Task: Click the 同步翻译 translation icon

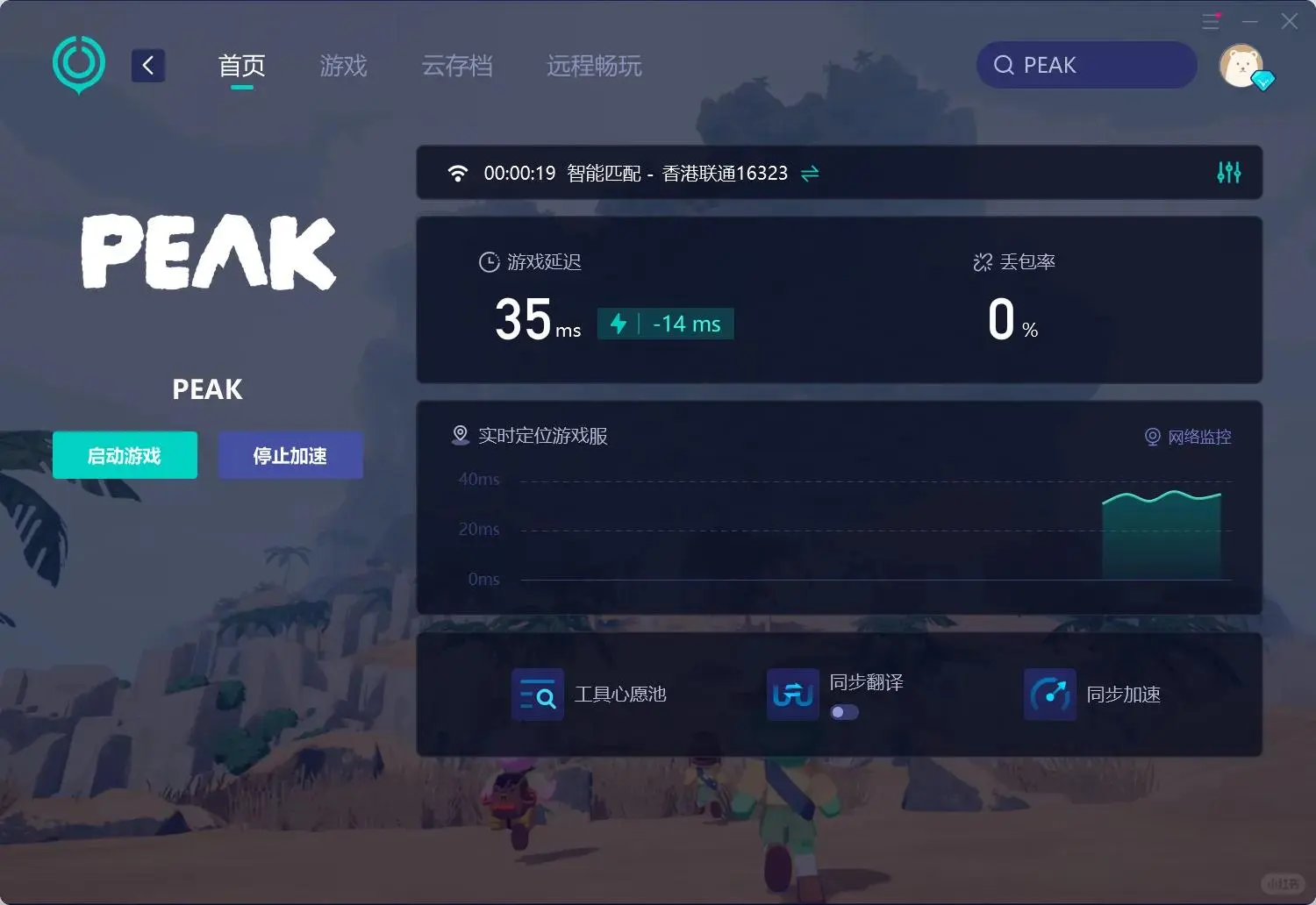Action: (791, 694)
